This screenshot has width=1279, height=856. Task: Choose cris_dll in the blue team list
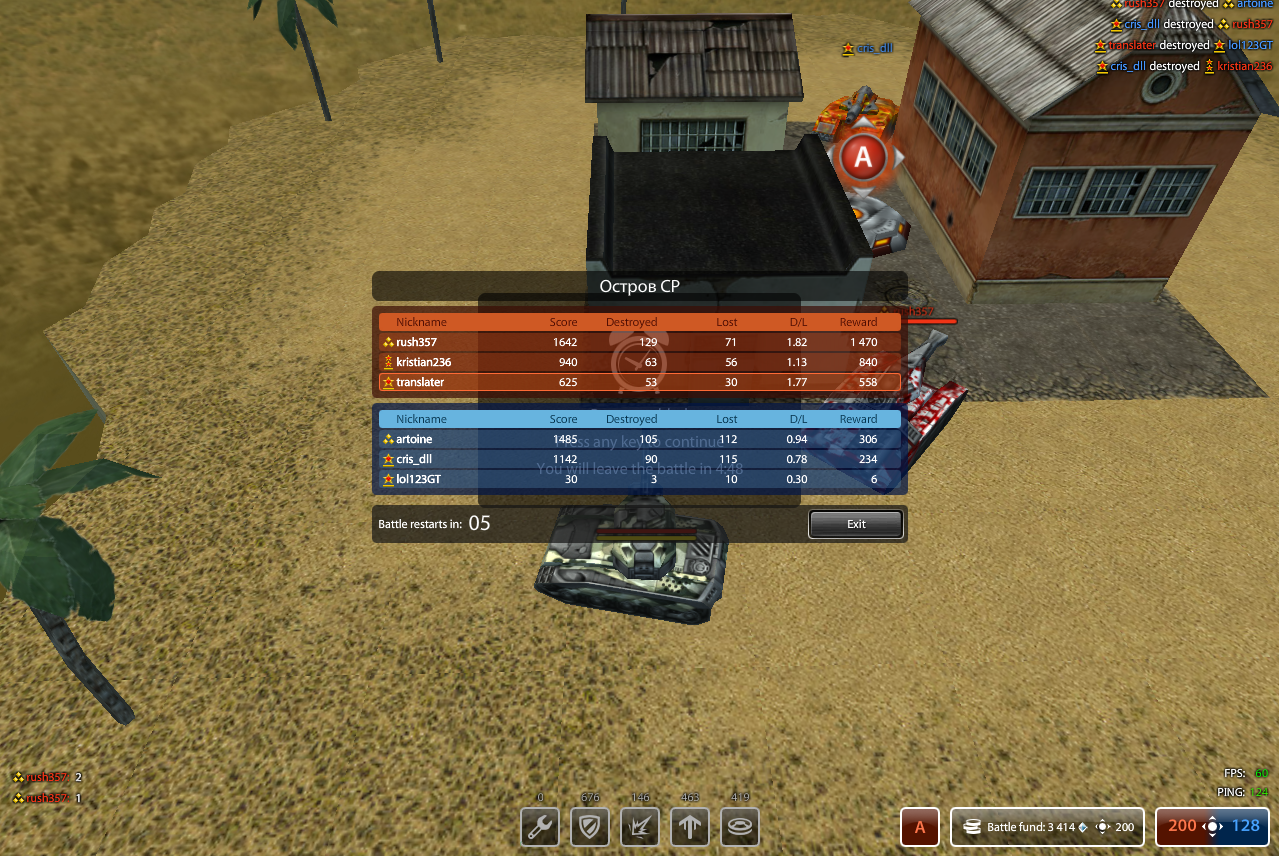pyautogui.click(x=639, y=459)
